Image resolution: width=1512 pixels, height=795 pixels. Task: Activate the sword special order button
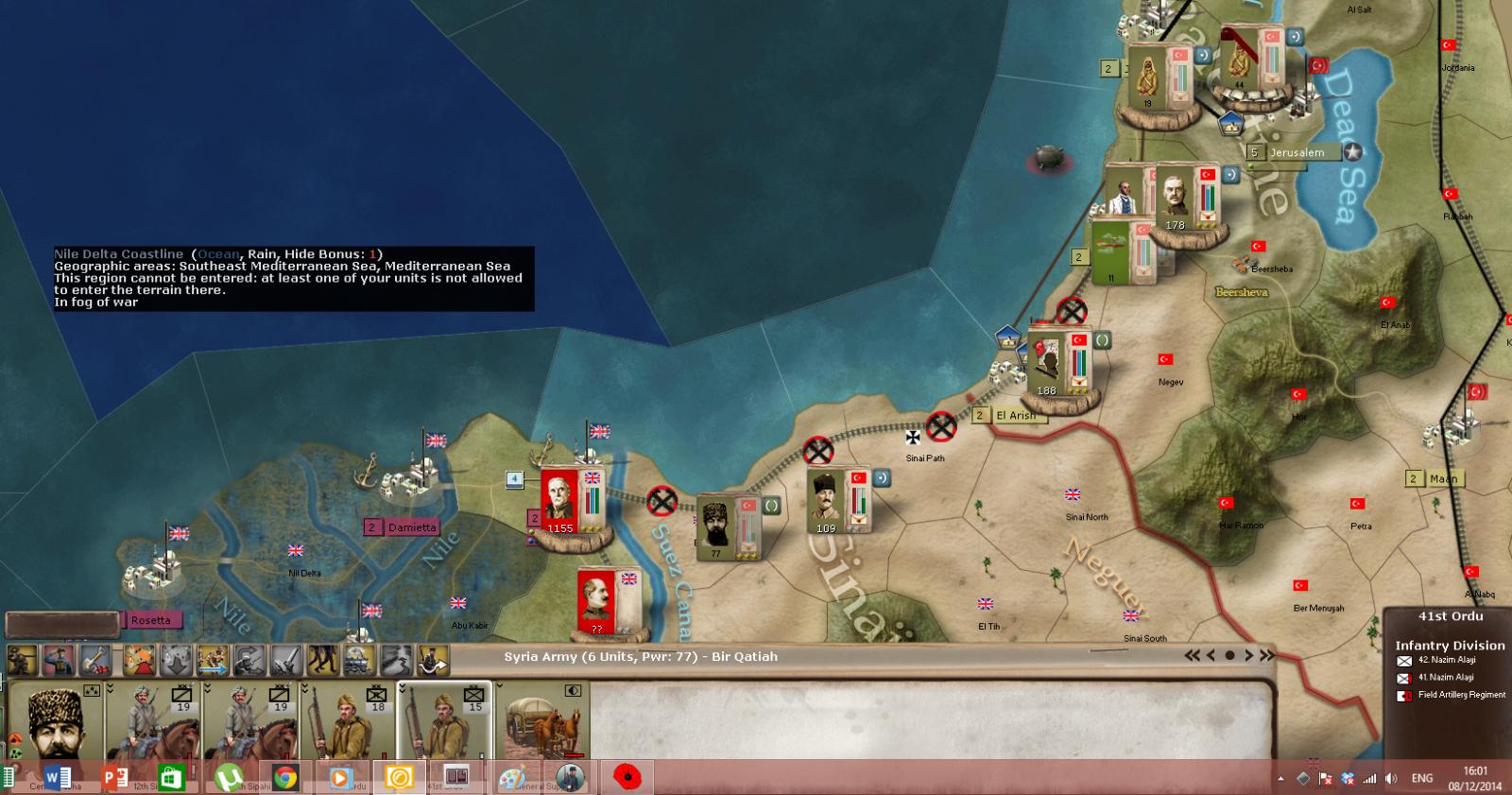click(x=286, y=660)
